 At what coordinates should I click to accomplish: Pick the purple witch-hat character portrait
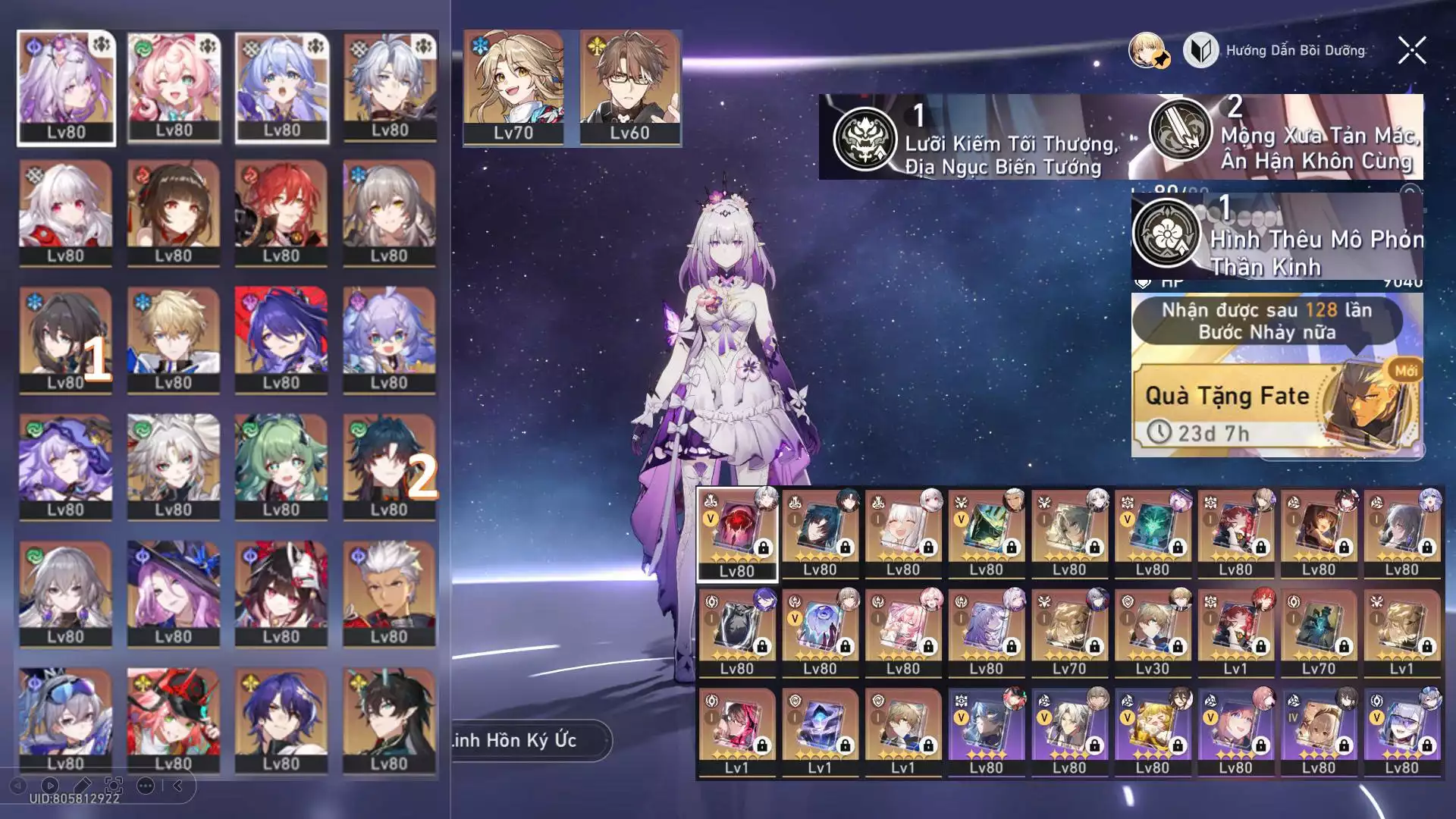click(x=174, y=593)
